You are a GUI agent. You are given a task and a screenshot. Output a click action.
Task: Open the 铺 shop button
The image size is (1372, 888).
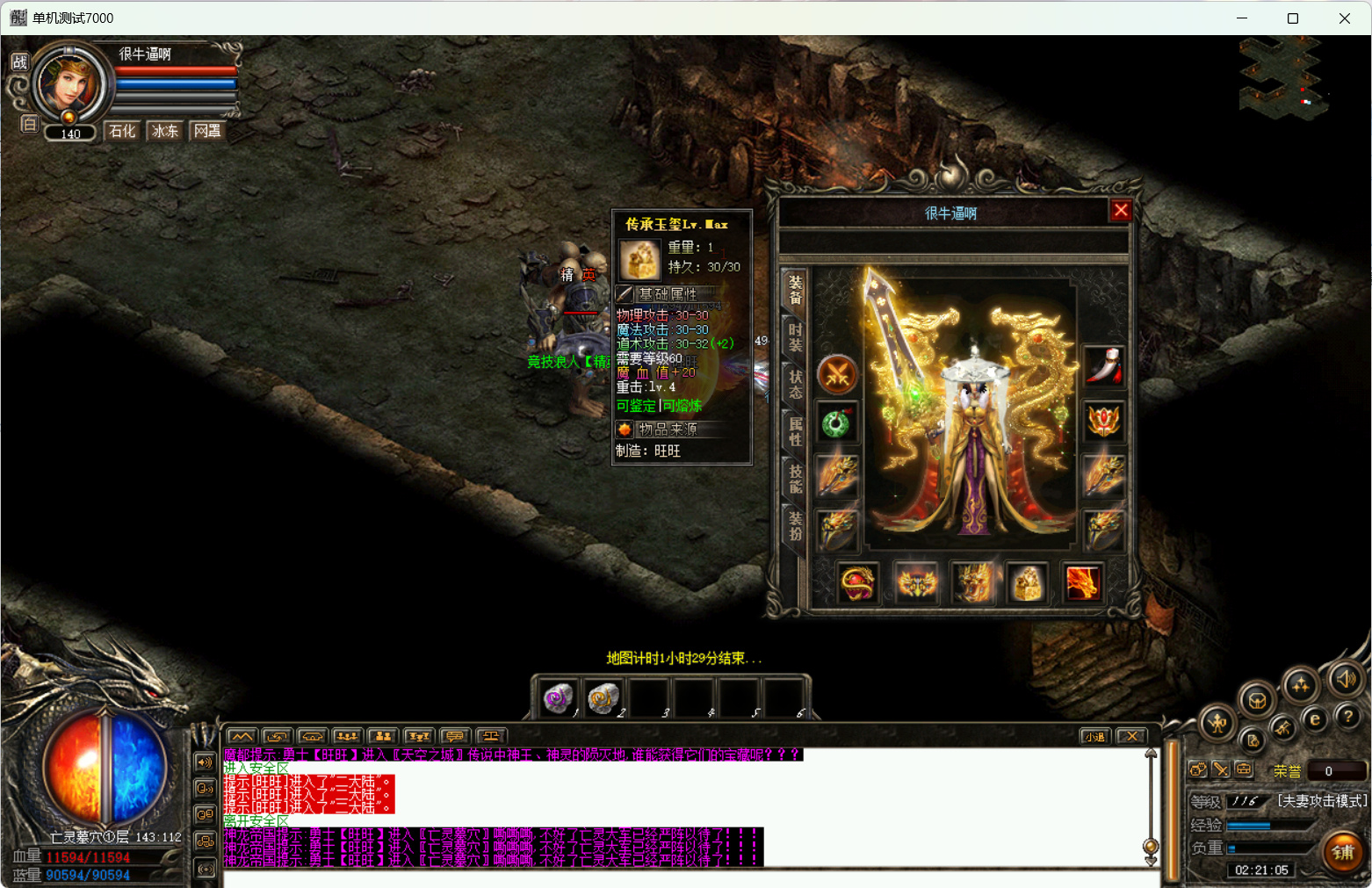point(1342,852)
